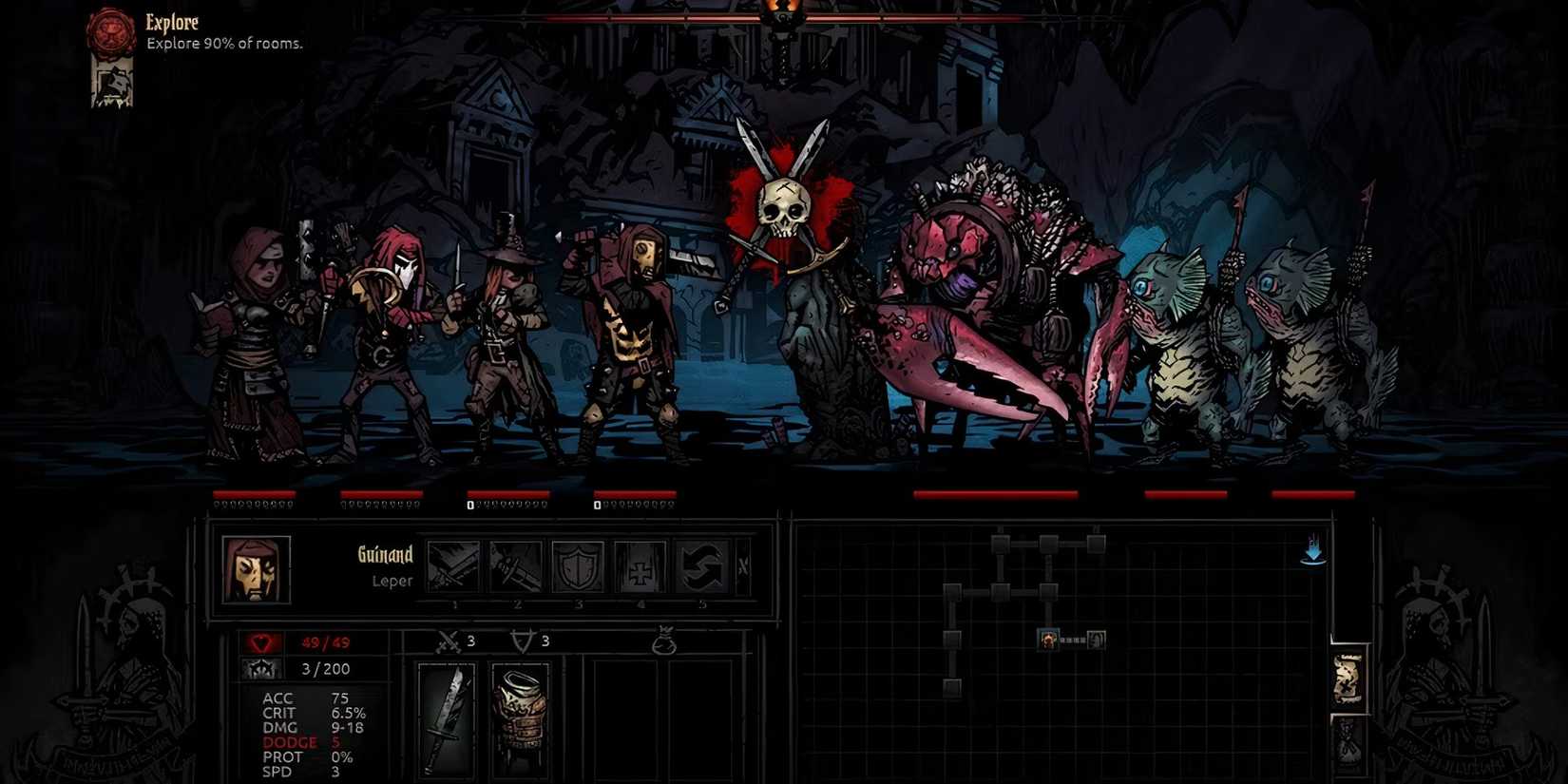The image size is (1568, 784).
Task: Use the Solemnity cross skill in slot 4
Action: point(641,565)
